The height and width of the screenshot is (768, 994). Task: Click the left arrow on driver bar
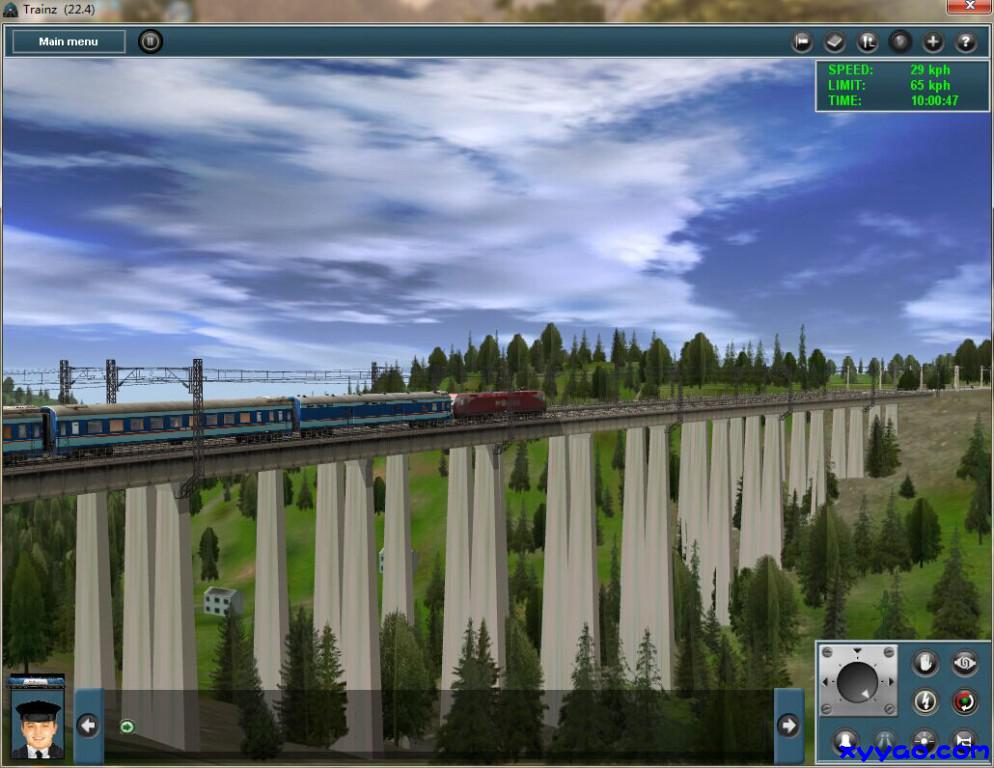point(88,725)
